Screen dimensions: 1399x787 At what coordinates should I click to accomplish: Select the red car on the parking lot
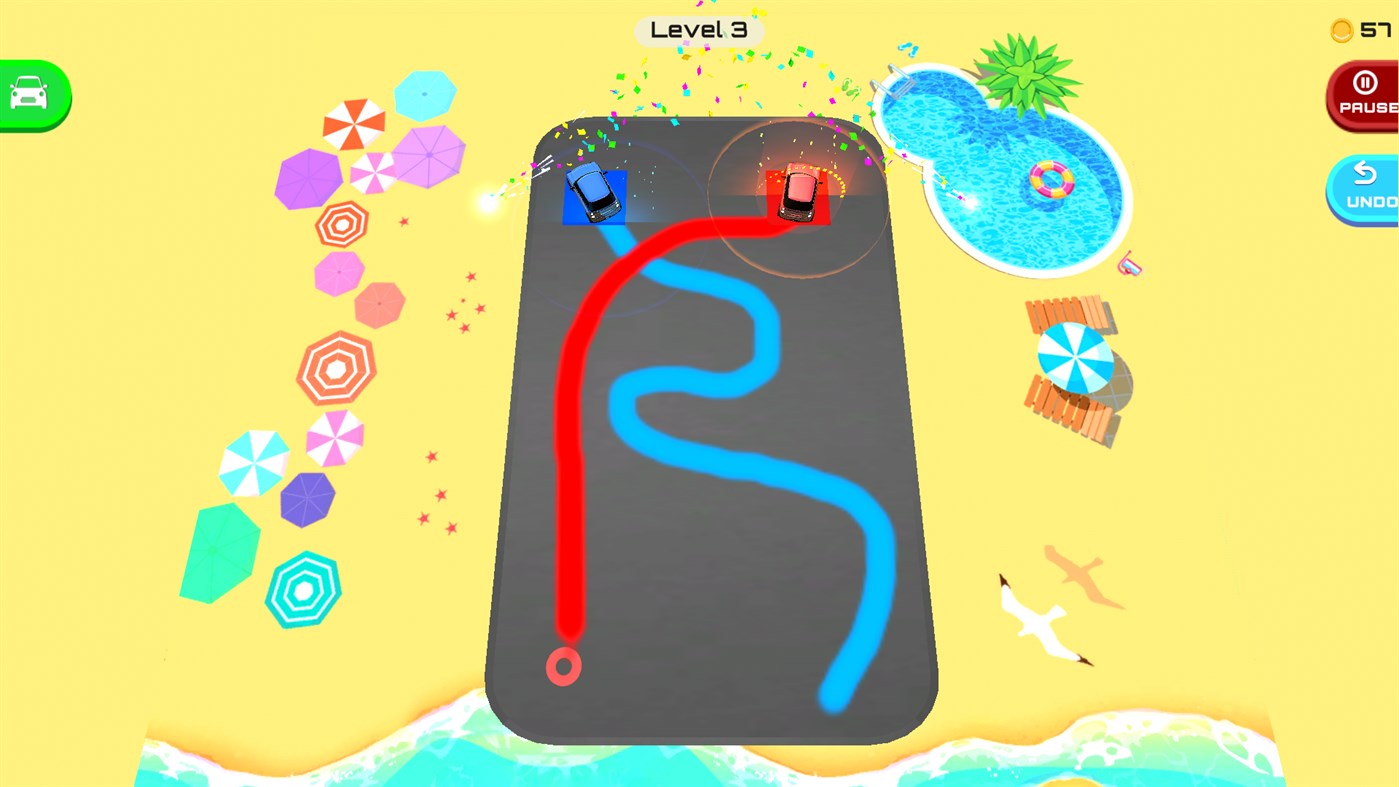(797, 193)
